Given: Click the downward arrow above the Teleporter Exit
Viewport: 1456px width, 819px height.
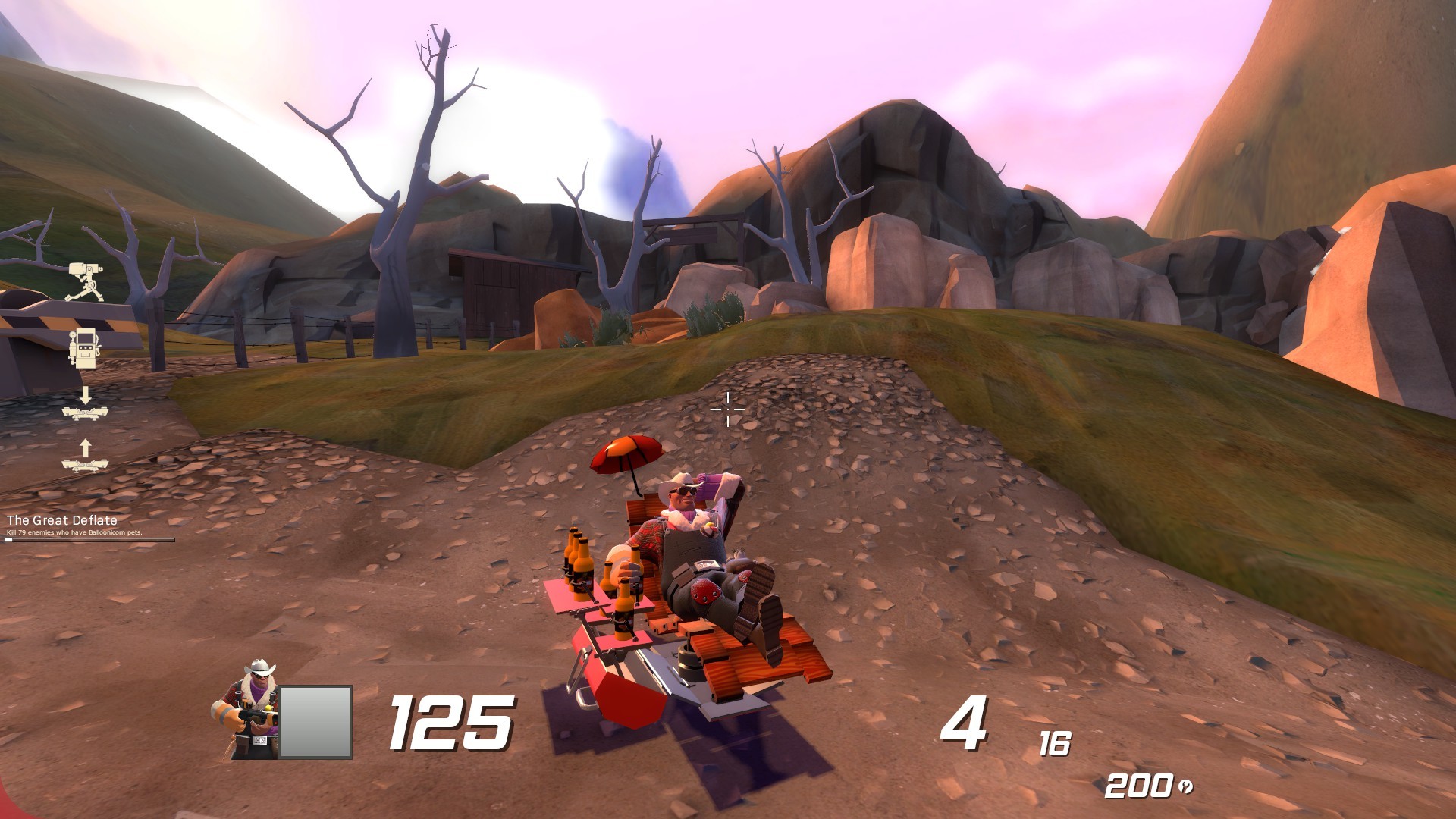Looking at the screenshot, I should coord(86,395).
